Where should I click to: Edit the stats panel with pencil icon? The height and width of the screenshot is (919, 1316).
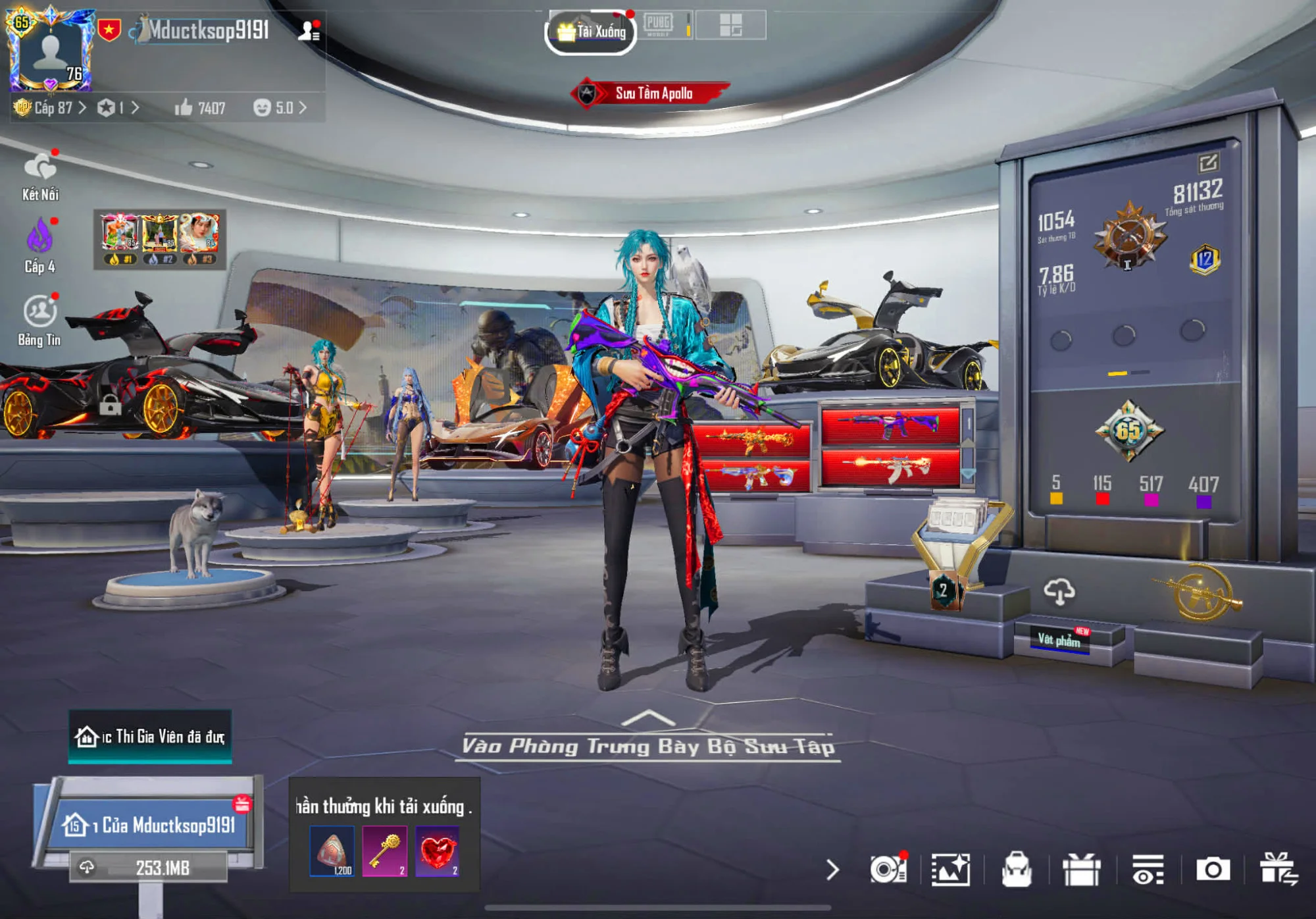[x=1208, y=162]
